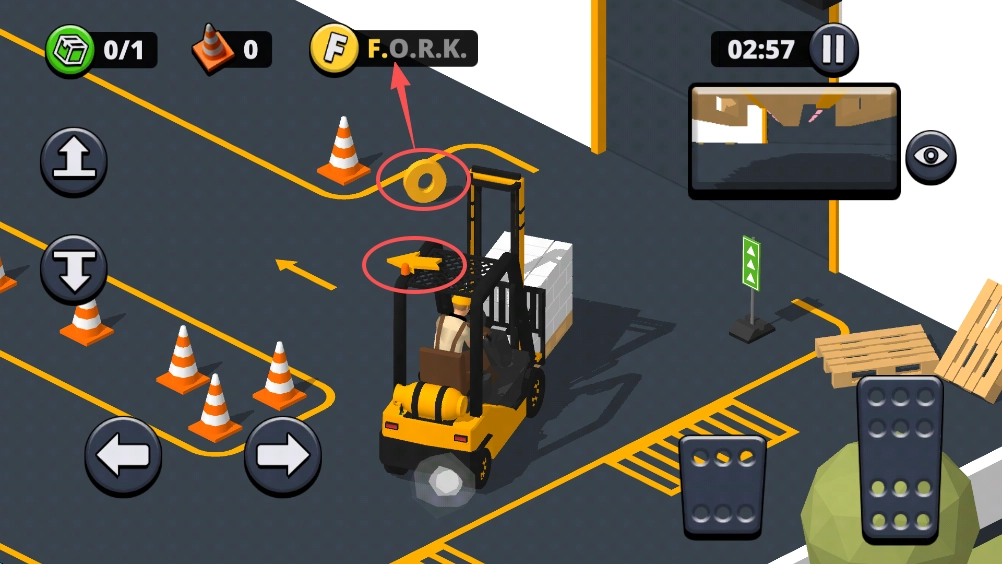Steer right with the right arrow button
This screenshot has width=1002, height=564.
[283, 456]
